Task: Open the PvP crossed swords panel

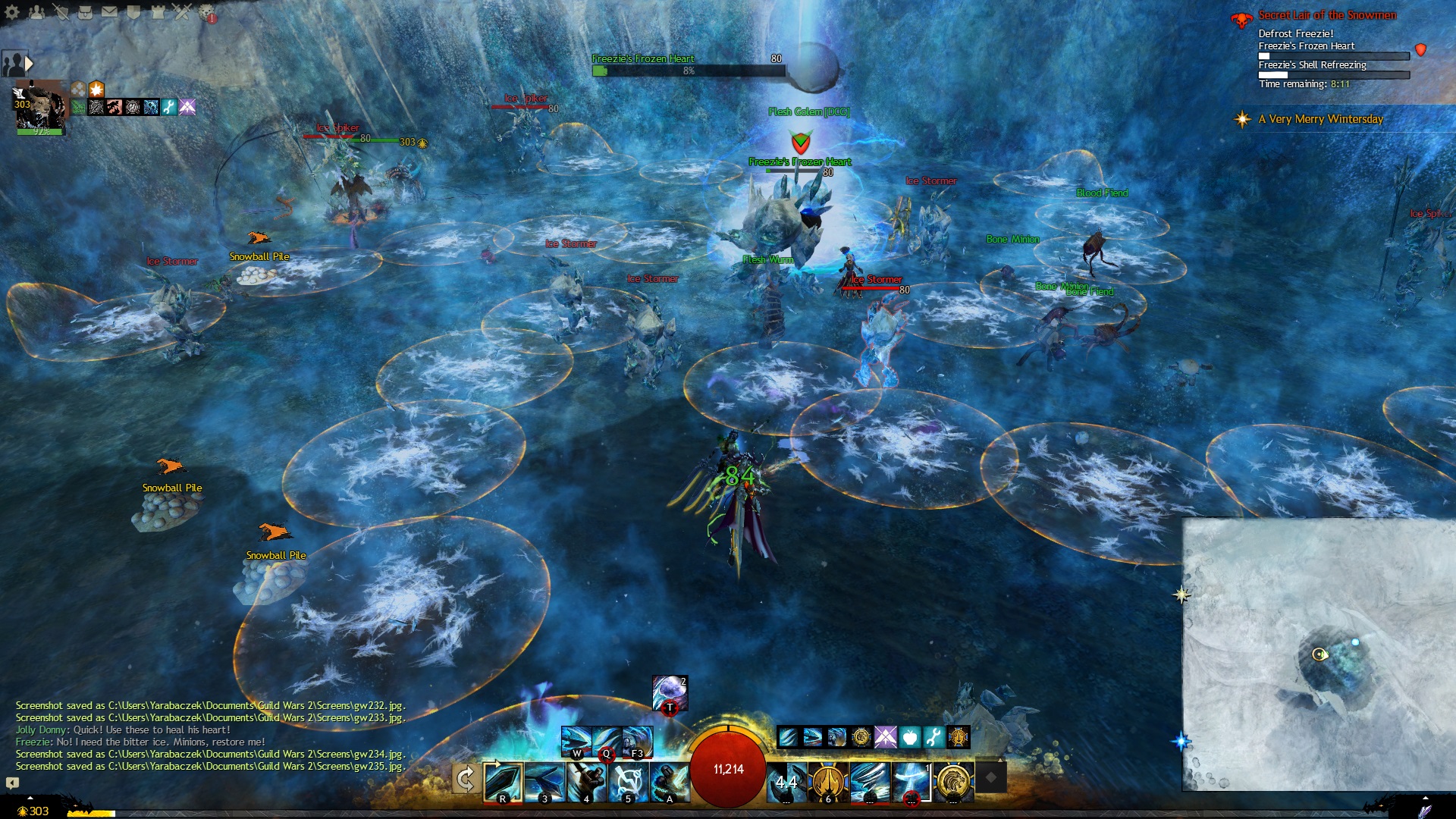Action: [x=182, y=11]
